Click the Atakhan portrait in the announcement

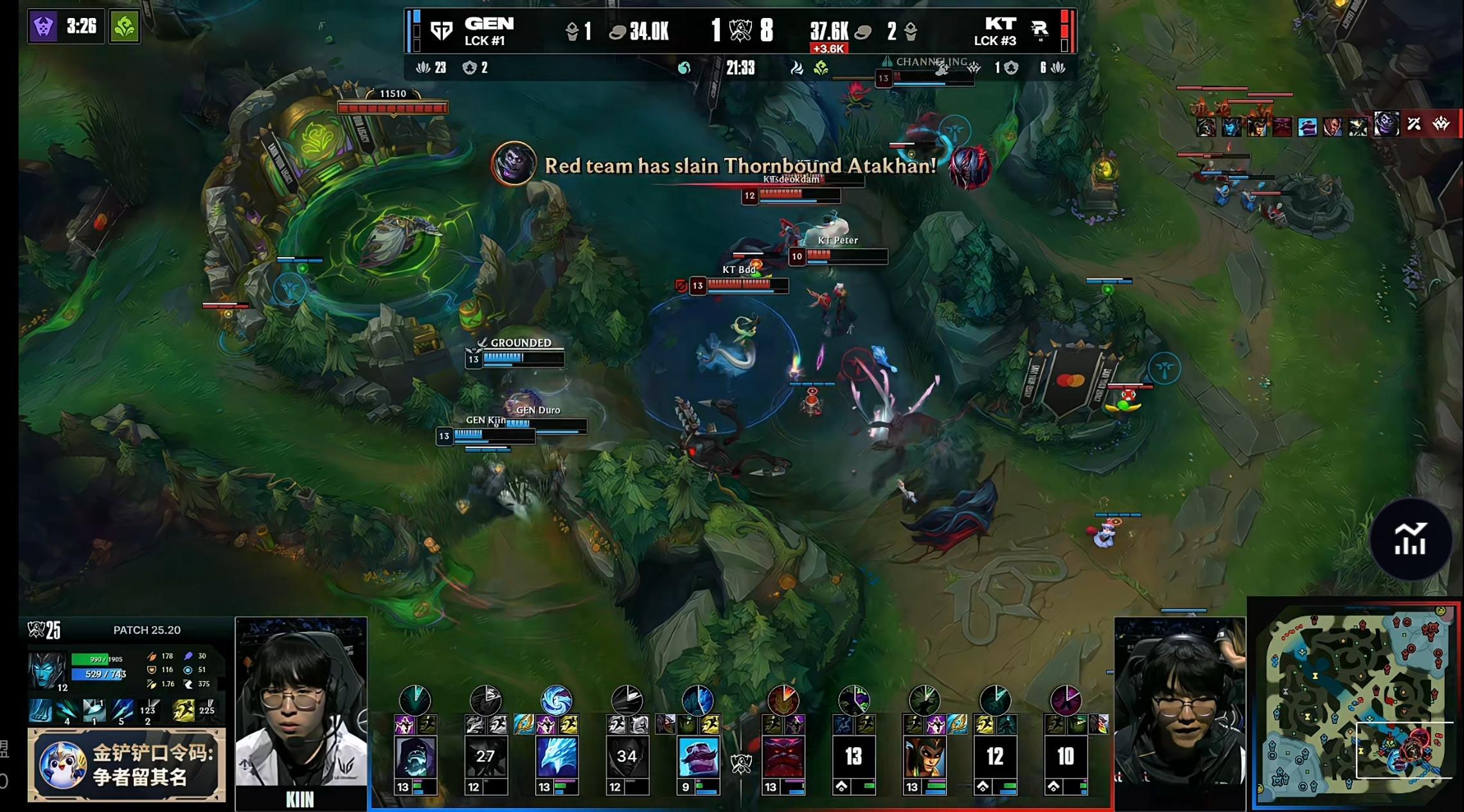pos(513,163)
